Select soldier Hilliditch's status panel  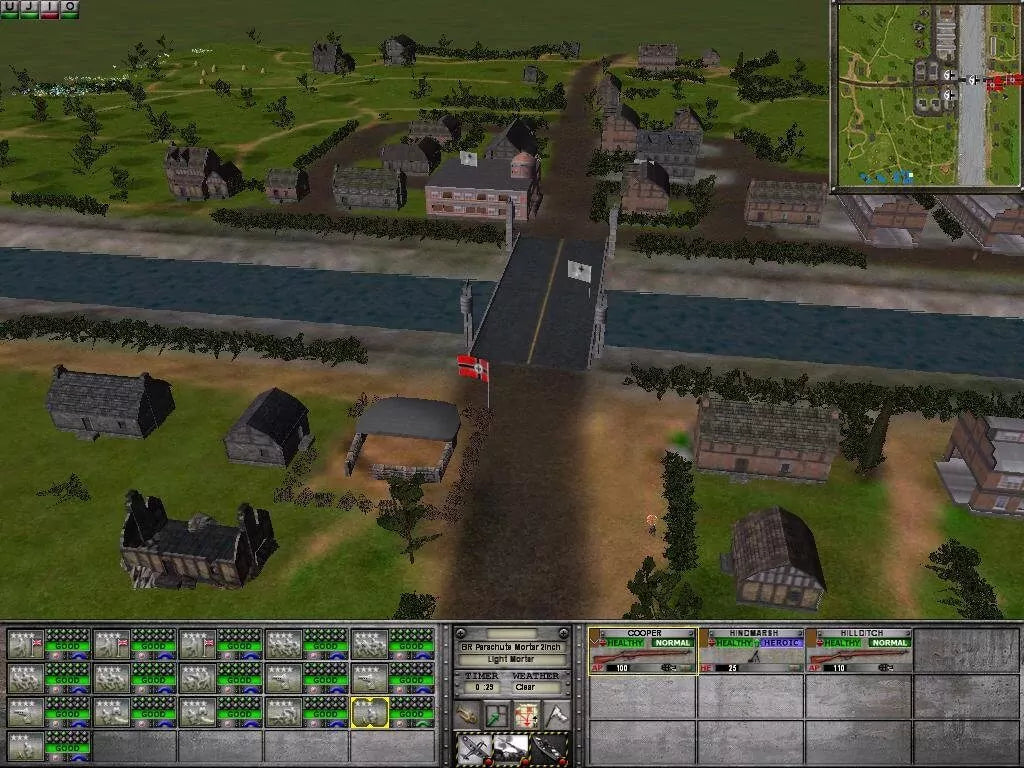859,651
